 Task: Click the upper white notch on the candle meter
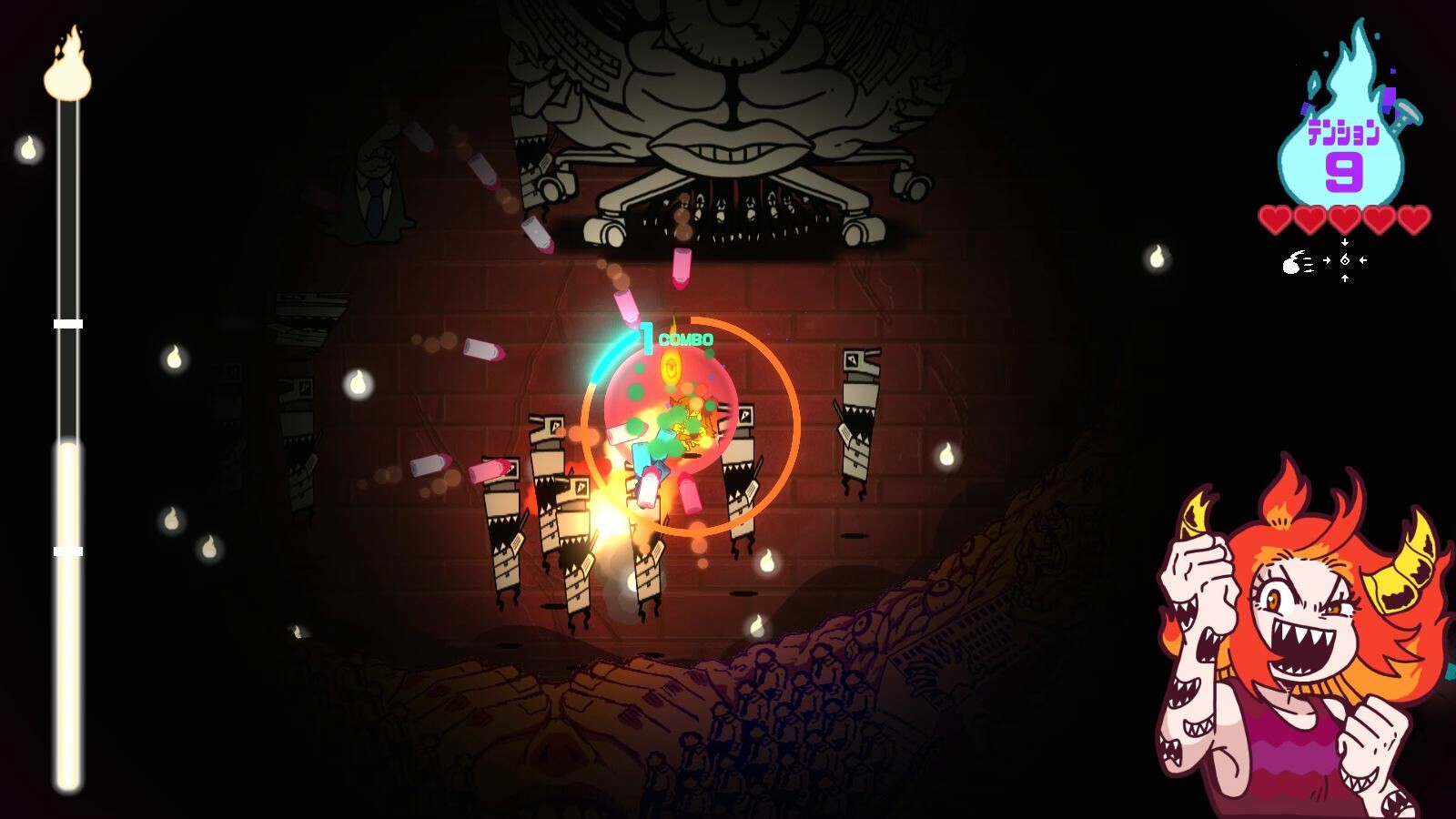tap(68, 321)
